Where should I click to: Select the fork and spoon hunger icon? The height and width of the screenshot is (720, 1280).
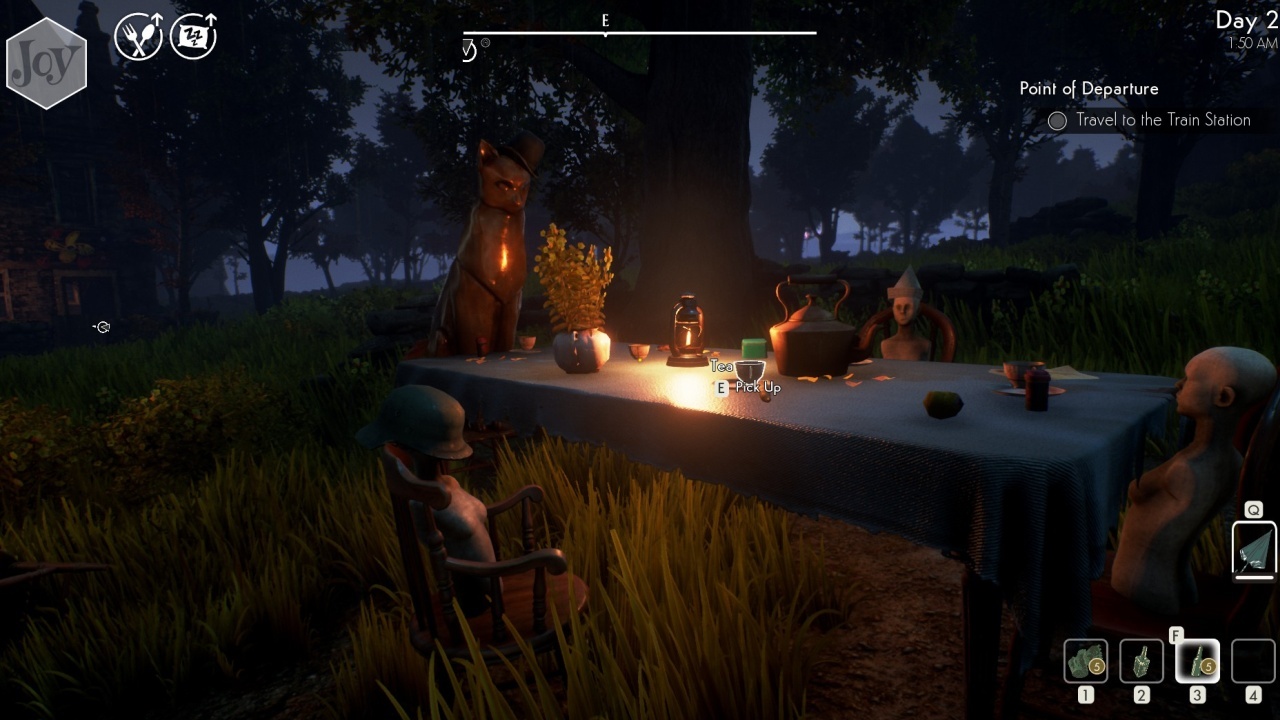[x=138, y=37]
